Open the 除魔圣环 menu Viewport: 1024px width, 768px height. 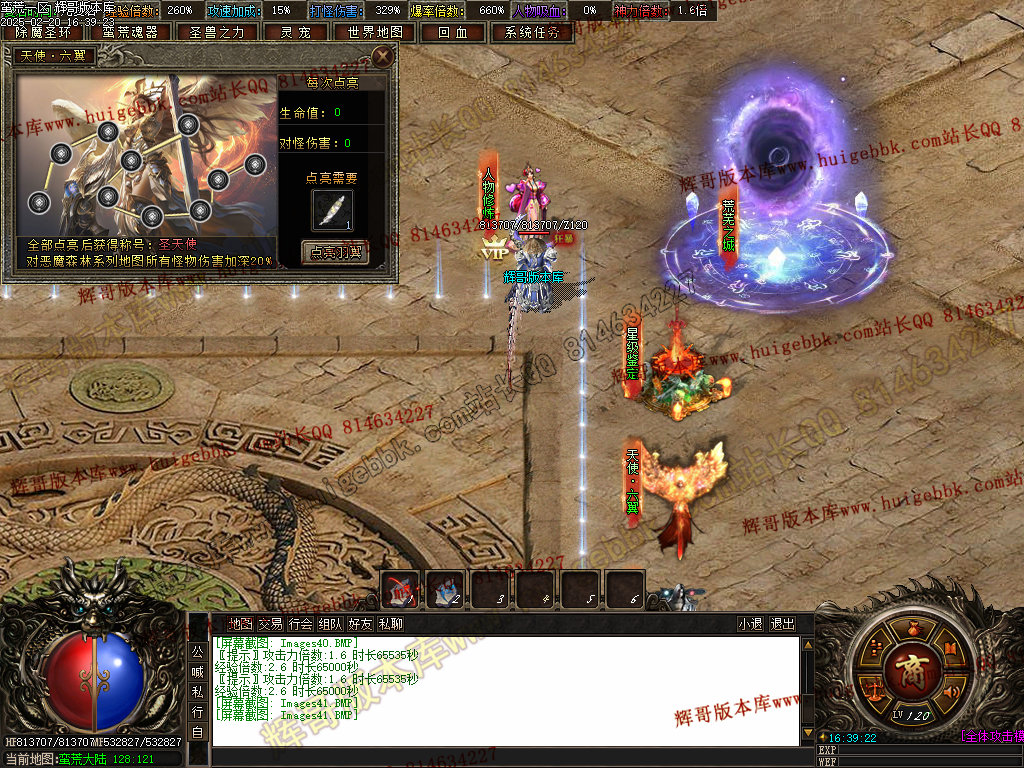43,32
